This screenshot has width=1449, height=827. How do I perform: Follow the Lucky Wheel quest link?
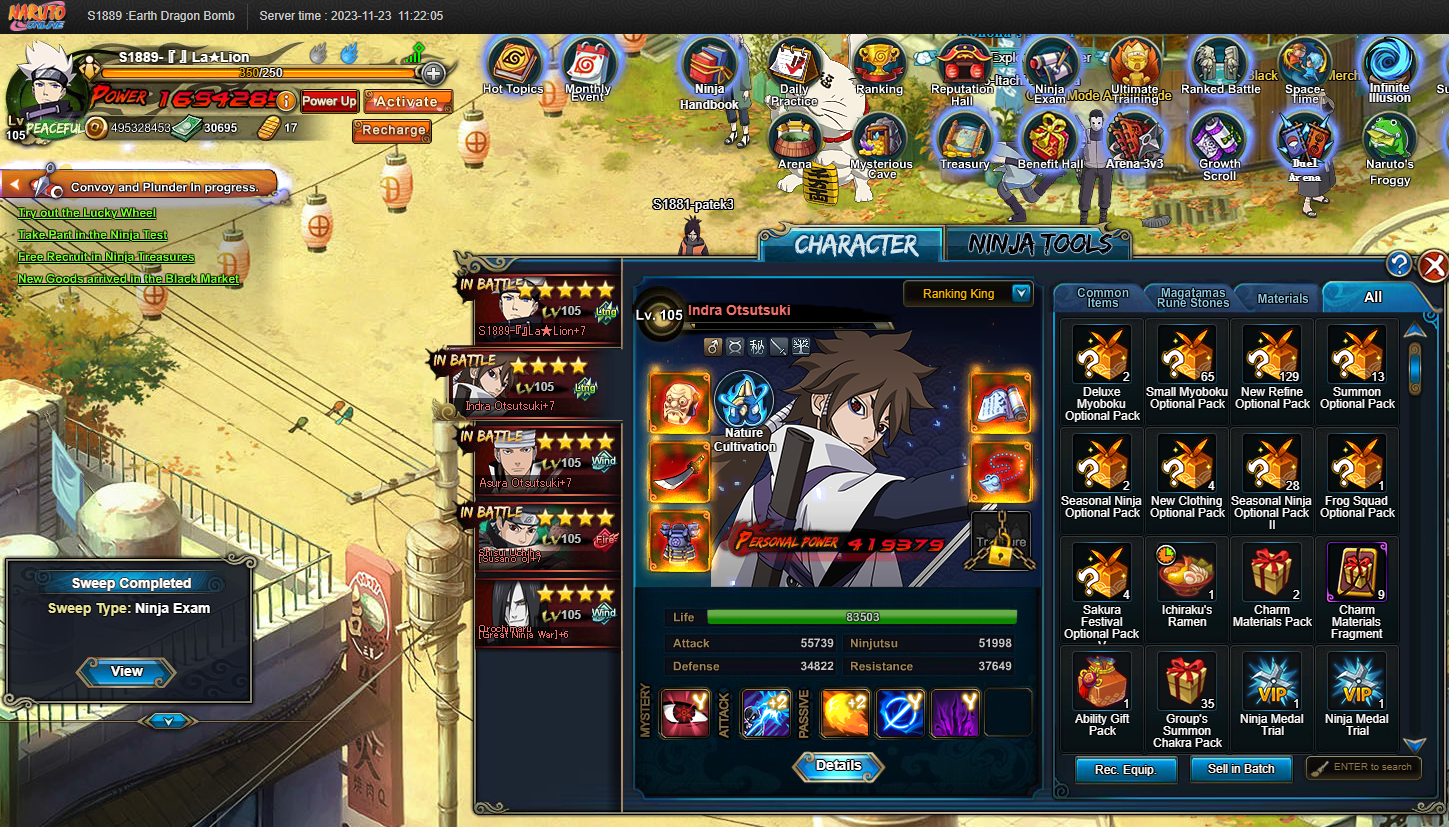coord(87,213)
